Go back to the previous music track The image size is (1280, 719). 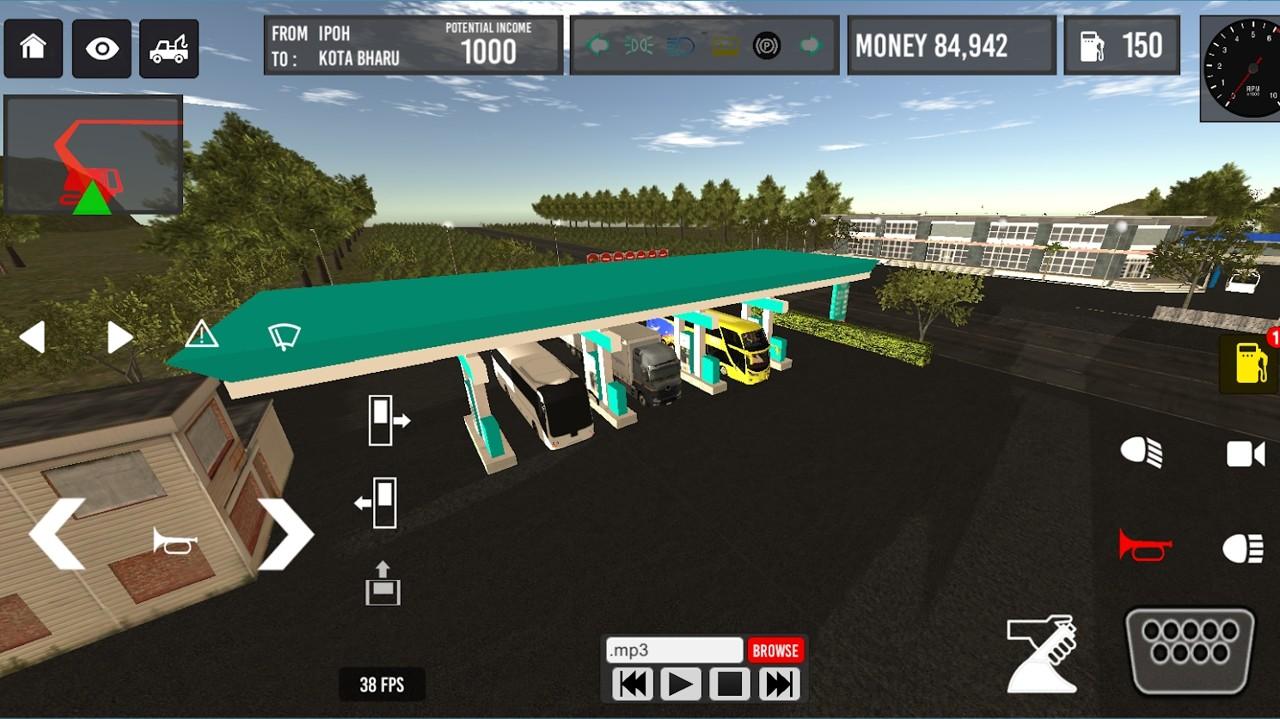tap(632, 685)
